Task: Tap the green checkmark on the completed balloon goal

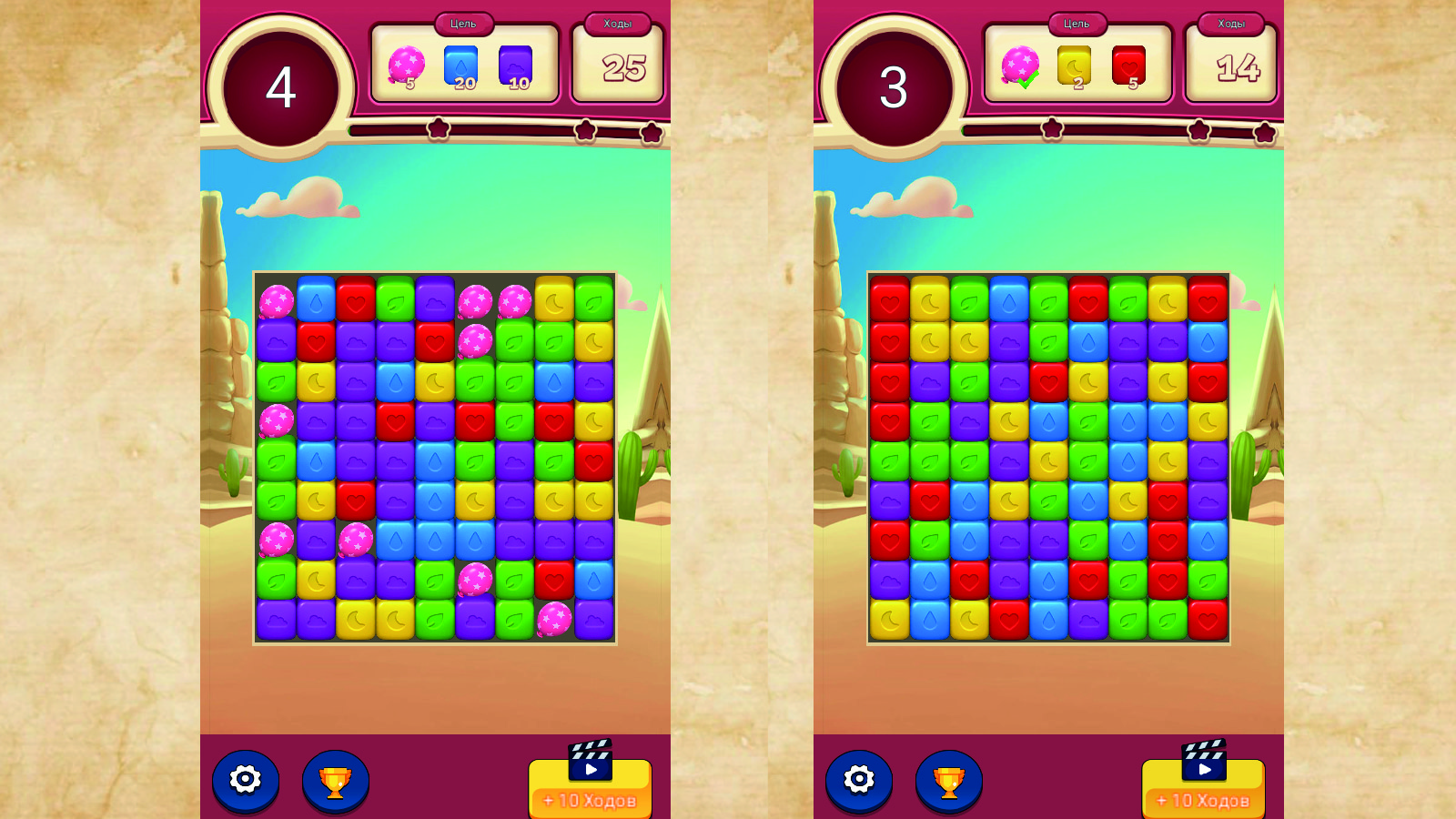Action: [1027, 80]
